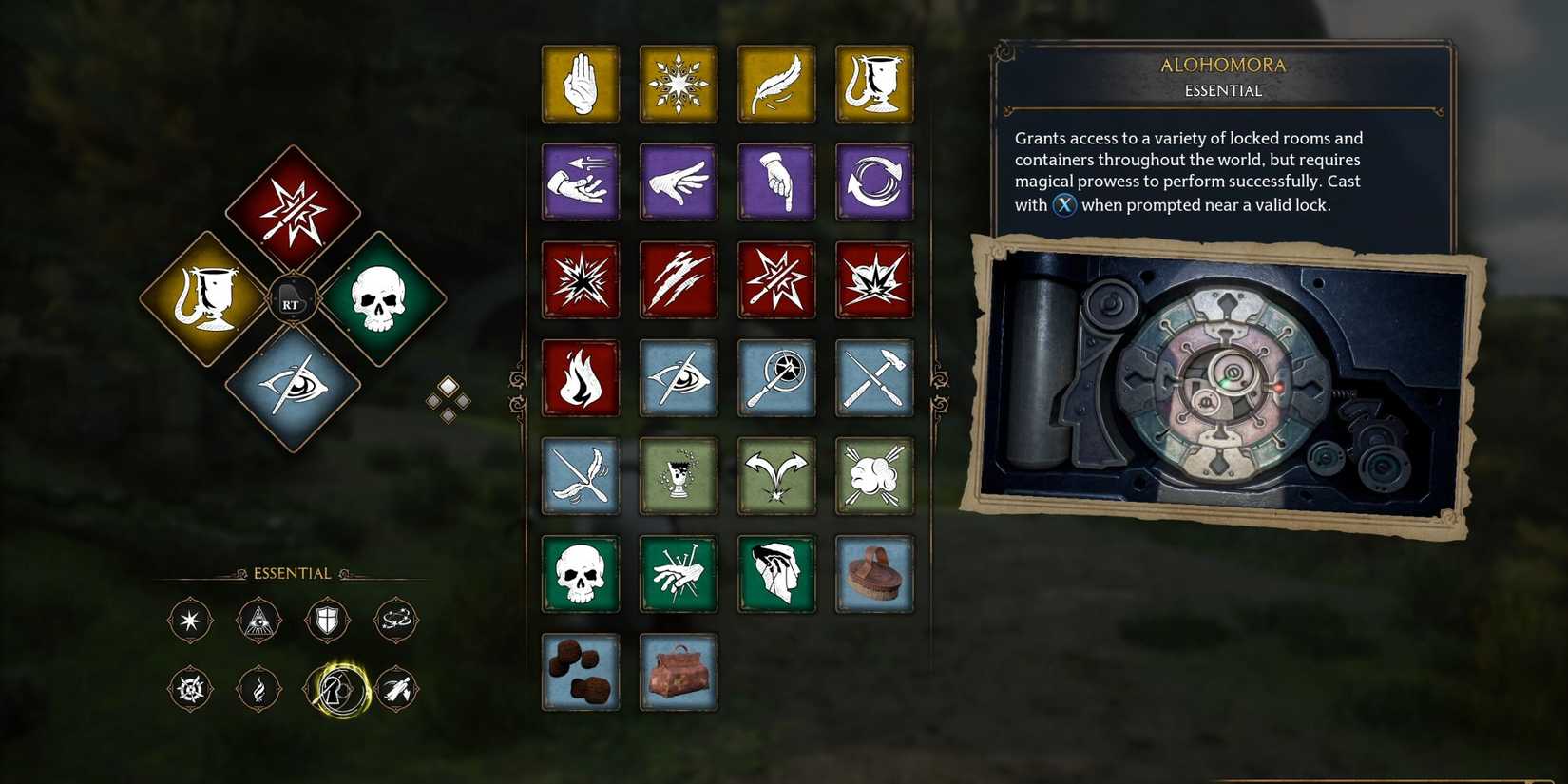Select the Glacius snowflake spell
Image resolution: width=1568 pixels, height=784 pixels.
(x=679, y=84)
